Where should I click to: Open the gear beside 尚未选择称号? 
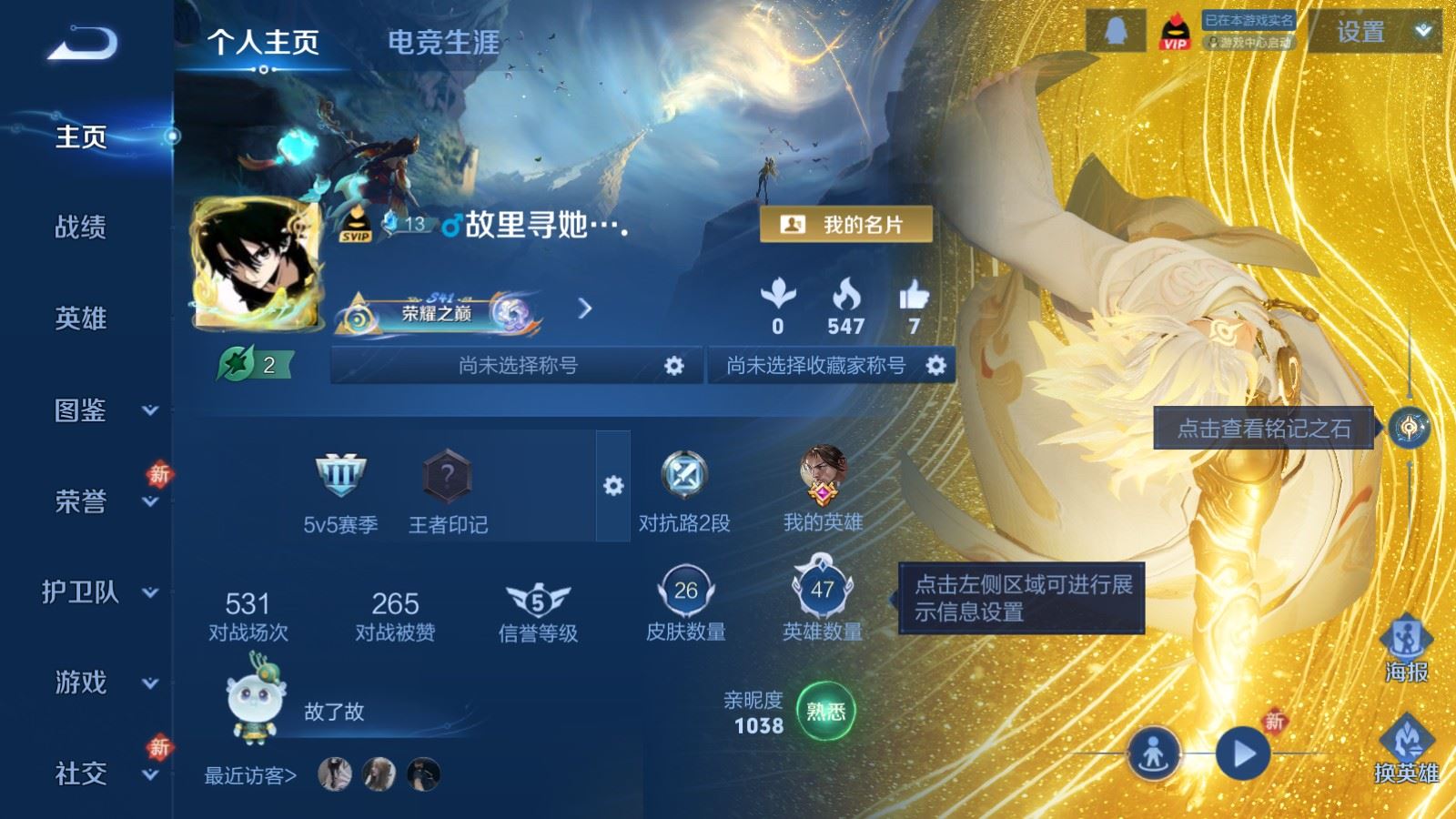(x=672, y=365)
